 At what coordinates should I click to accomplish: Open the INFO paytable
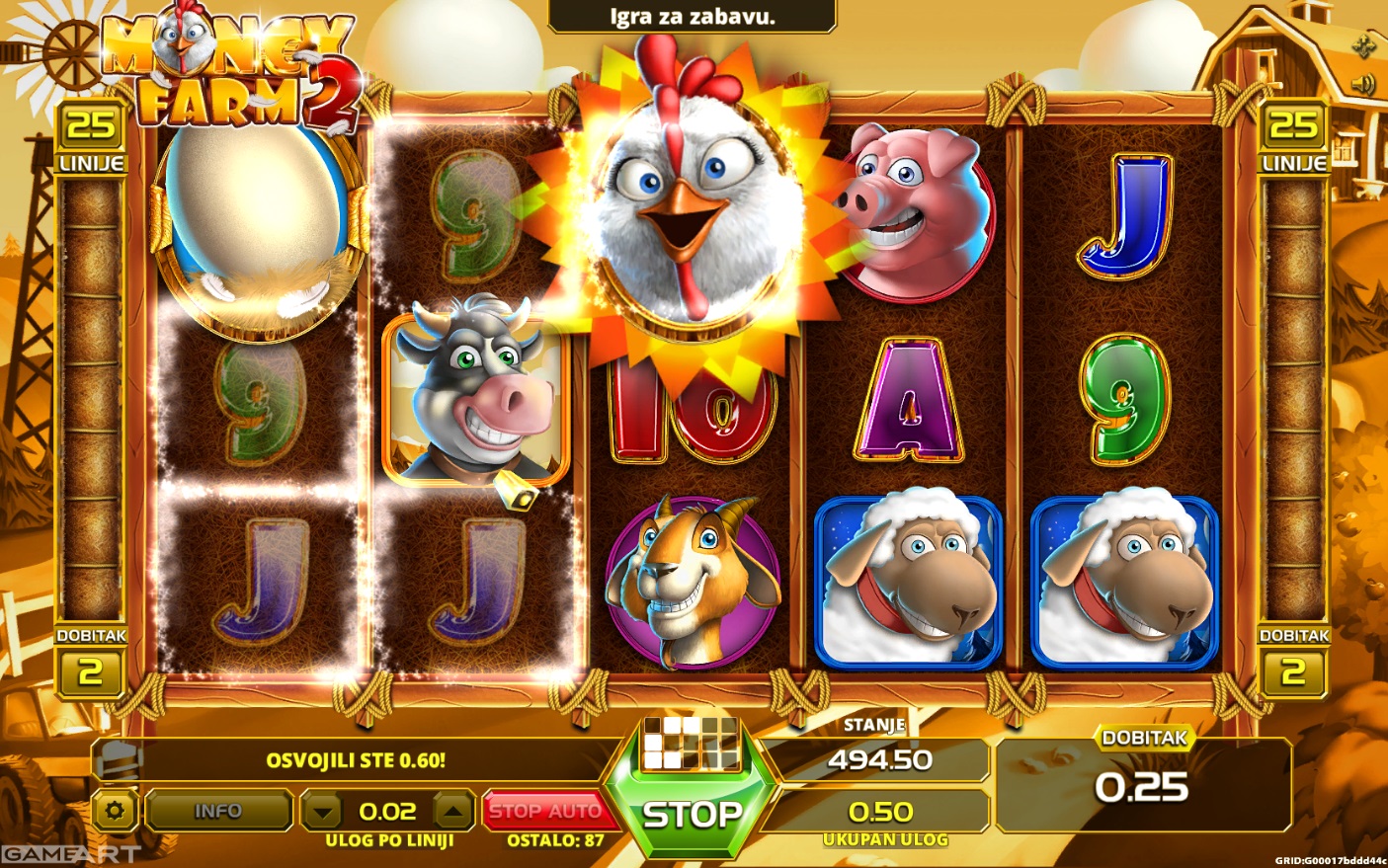217,811
